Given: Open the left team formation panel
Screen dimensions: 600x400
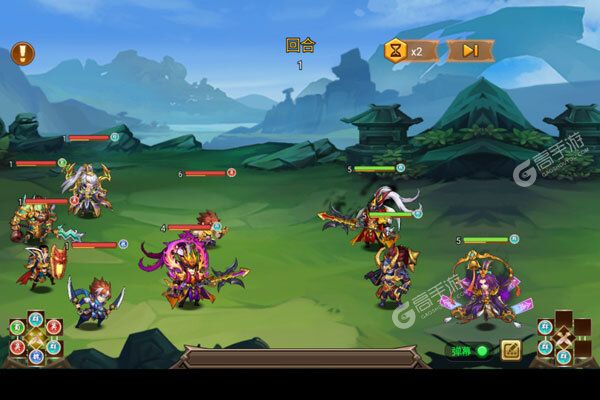Looking at the screenshot, I should [35, 338].
